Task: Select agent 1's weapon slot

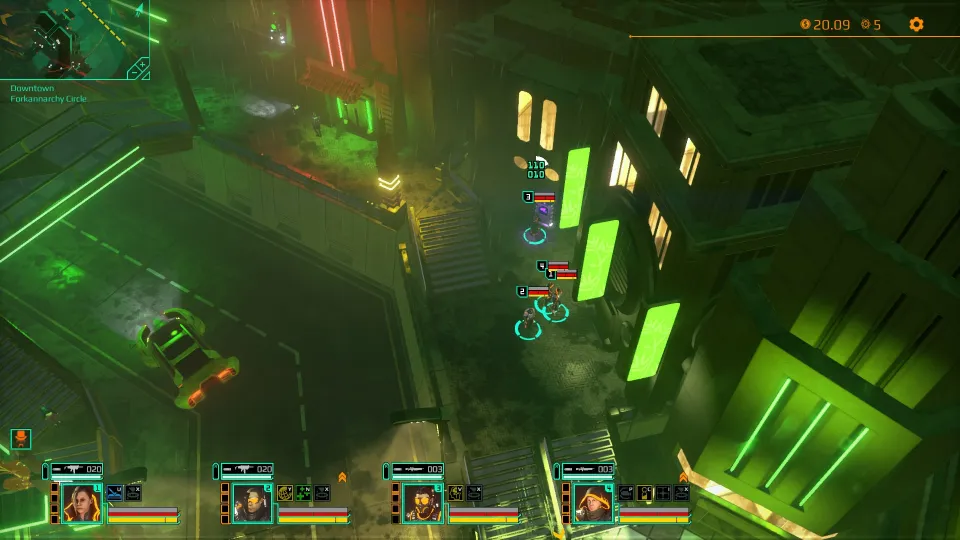Action: (77, 469)
